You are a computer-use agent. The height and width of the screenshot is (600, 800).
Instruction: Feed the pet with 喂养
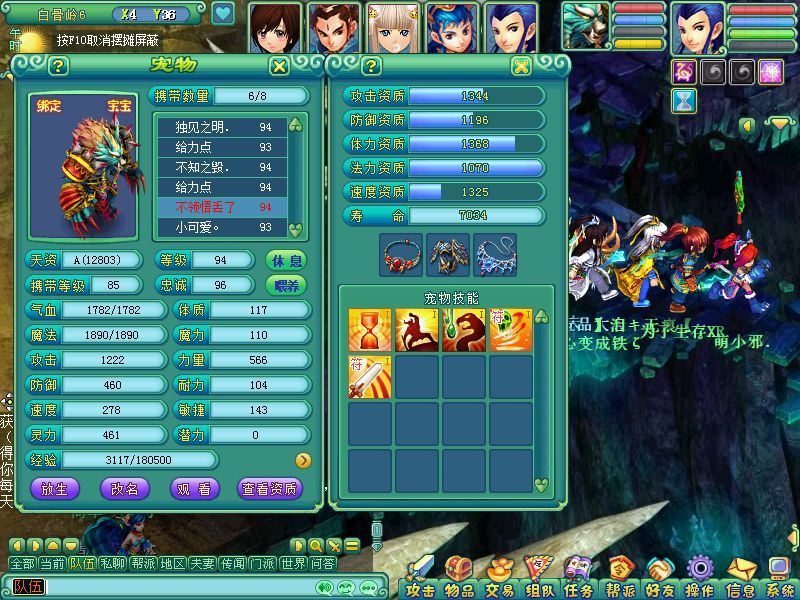[x=287, y=285]
